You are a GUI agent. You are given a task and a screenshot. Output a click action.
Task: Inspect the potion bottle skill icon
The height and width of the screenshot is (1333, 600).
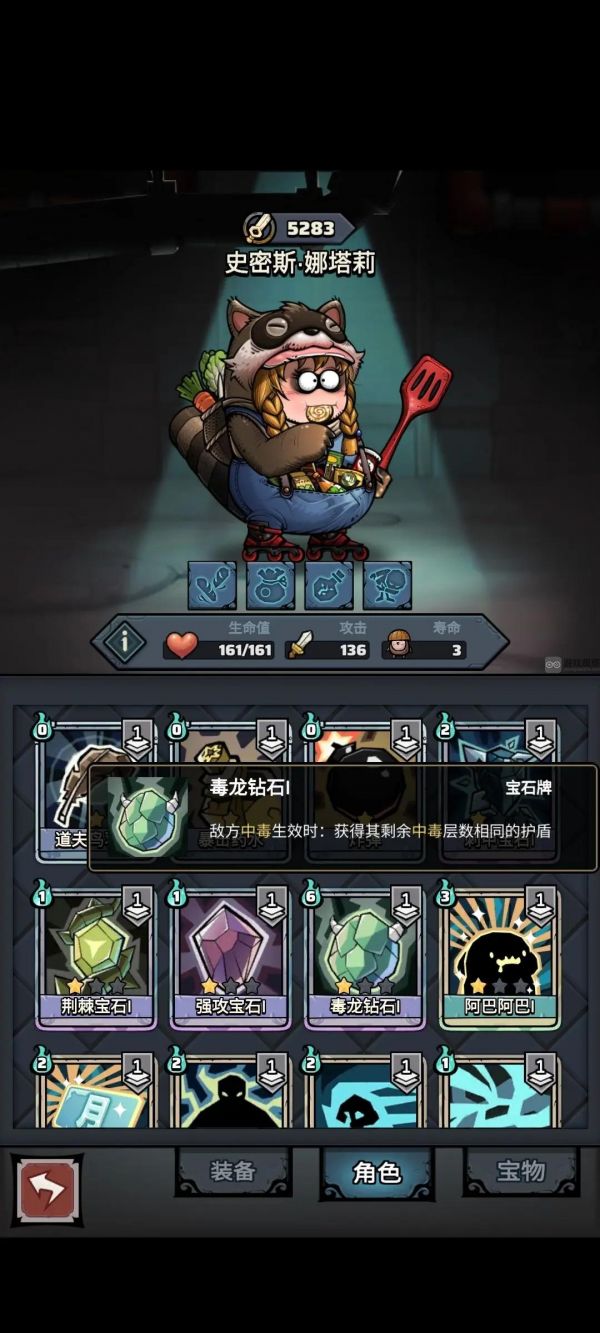[x=329, y=585]
